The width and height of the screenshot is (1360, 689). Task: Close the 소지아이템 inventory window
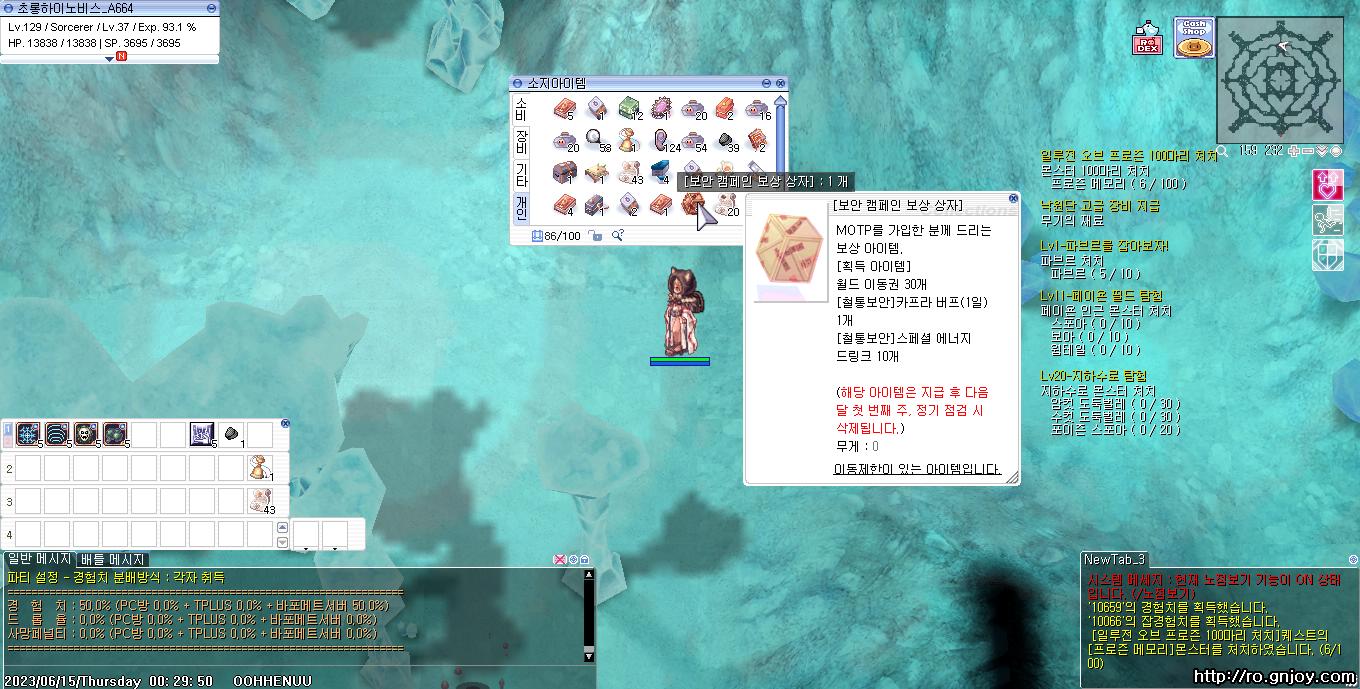781,83
